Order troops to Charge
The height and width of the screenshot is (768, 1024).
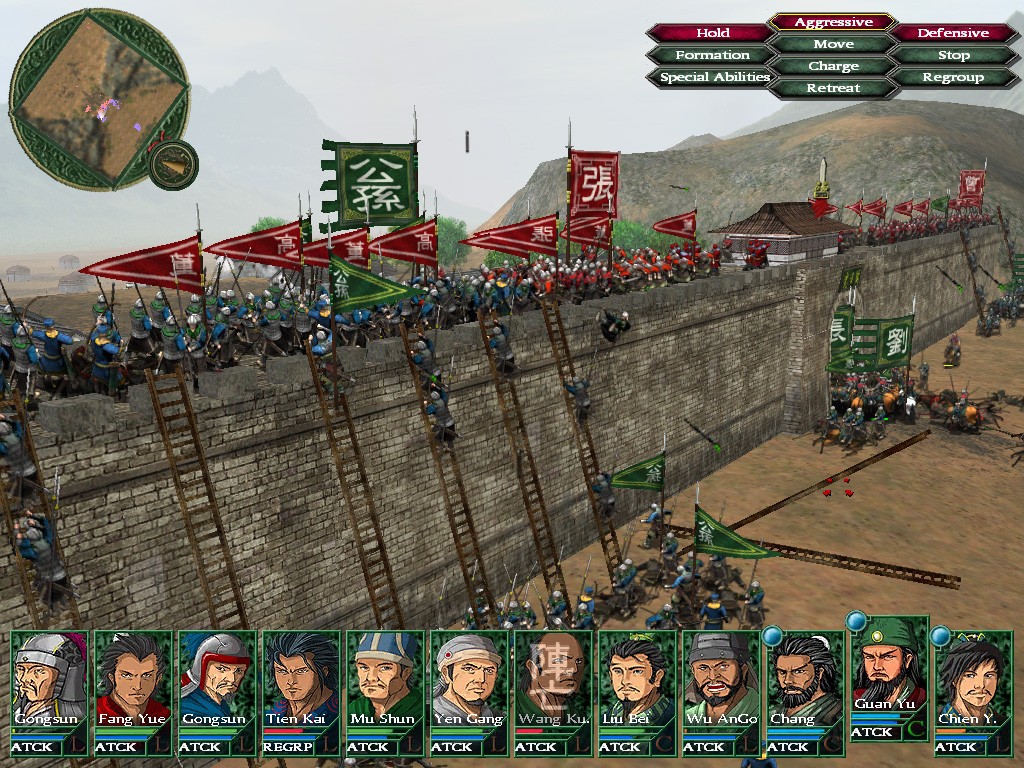833,66
